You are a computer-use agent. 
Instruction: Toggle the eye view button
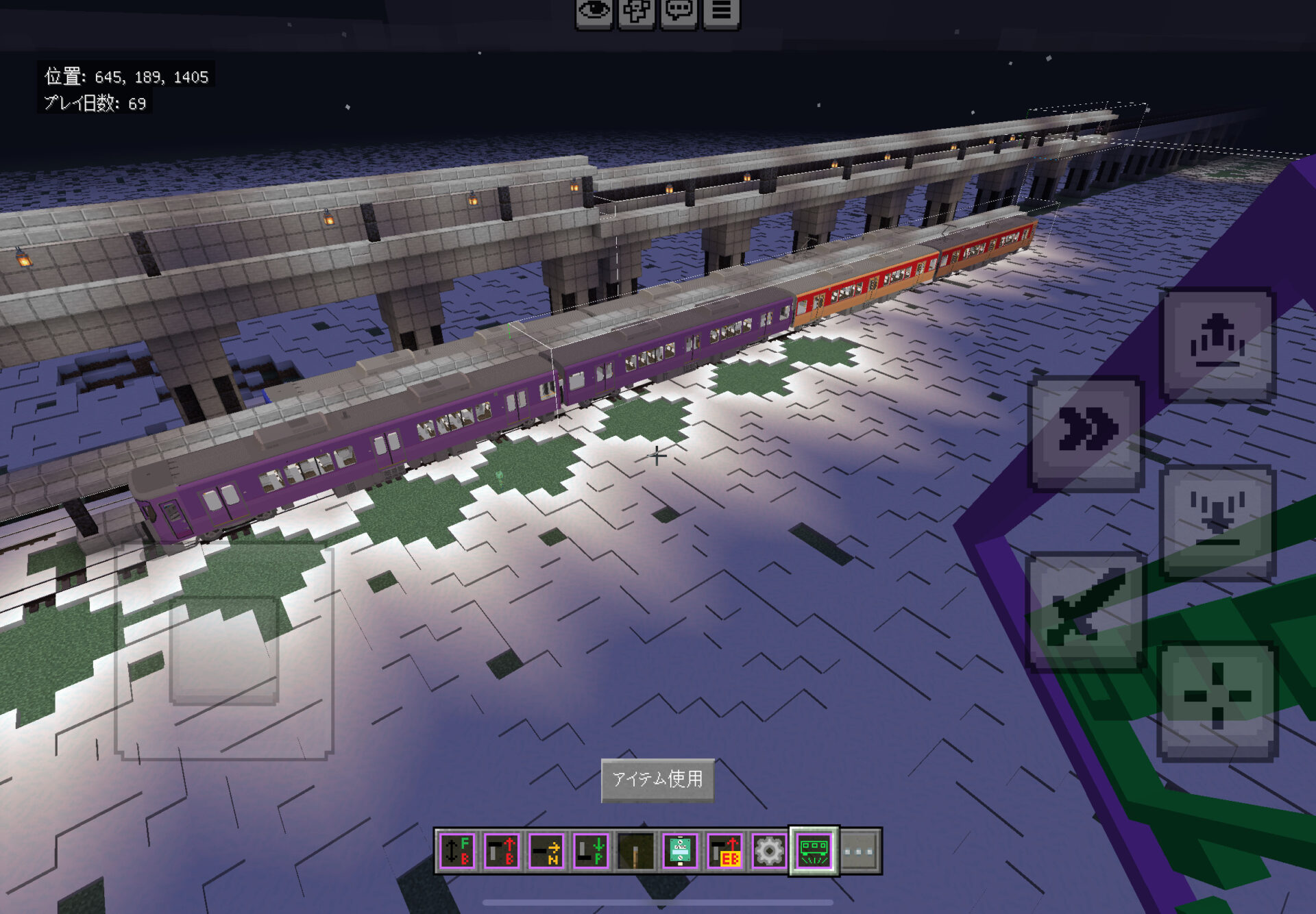click(x=594, y=12)
